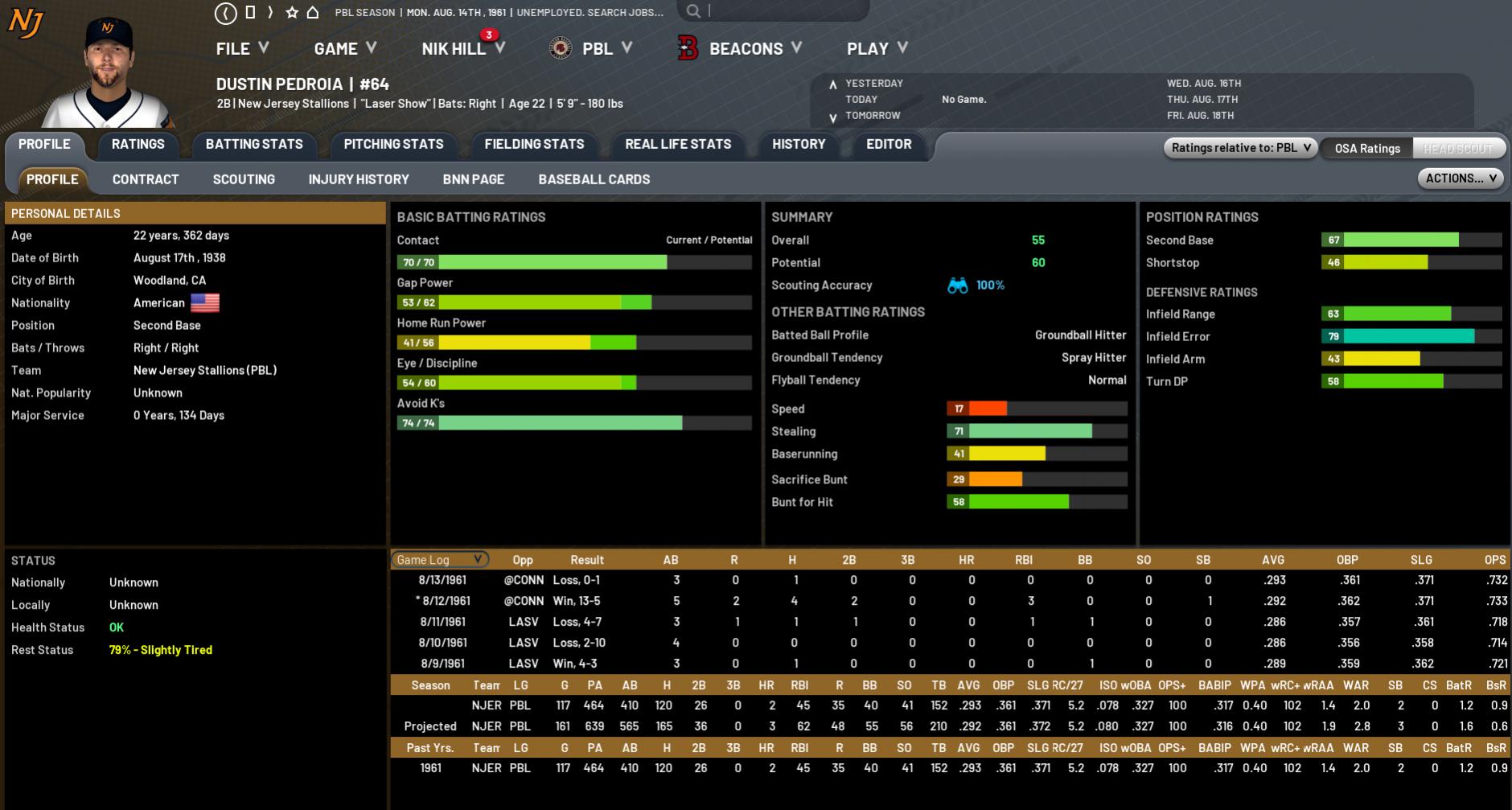
Task: Go to the SCOUTING sub-tab
Action: point(244,179)
